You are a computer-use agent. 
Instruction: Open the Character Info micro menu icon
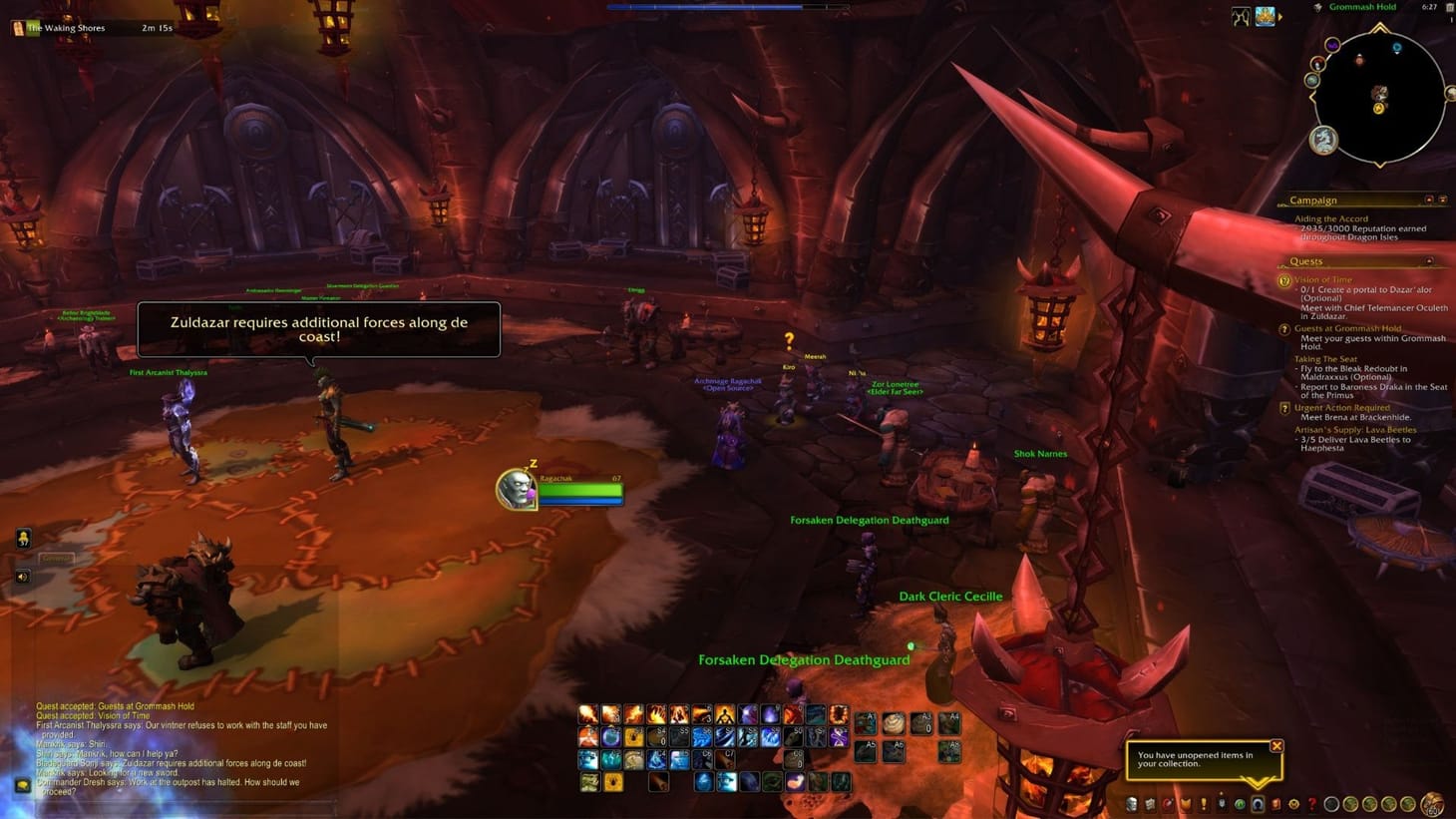[x=1133, y=803]
